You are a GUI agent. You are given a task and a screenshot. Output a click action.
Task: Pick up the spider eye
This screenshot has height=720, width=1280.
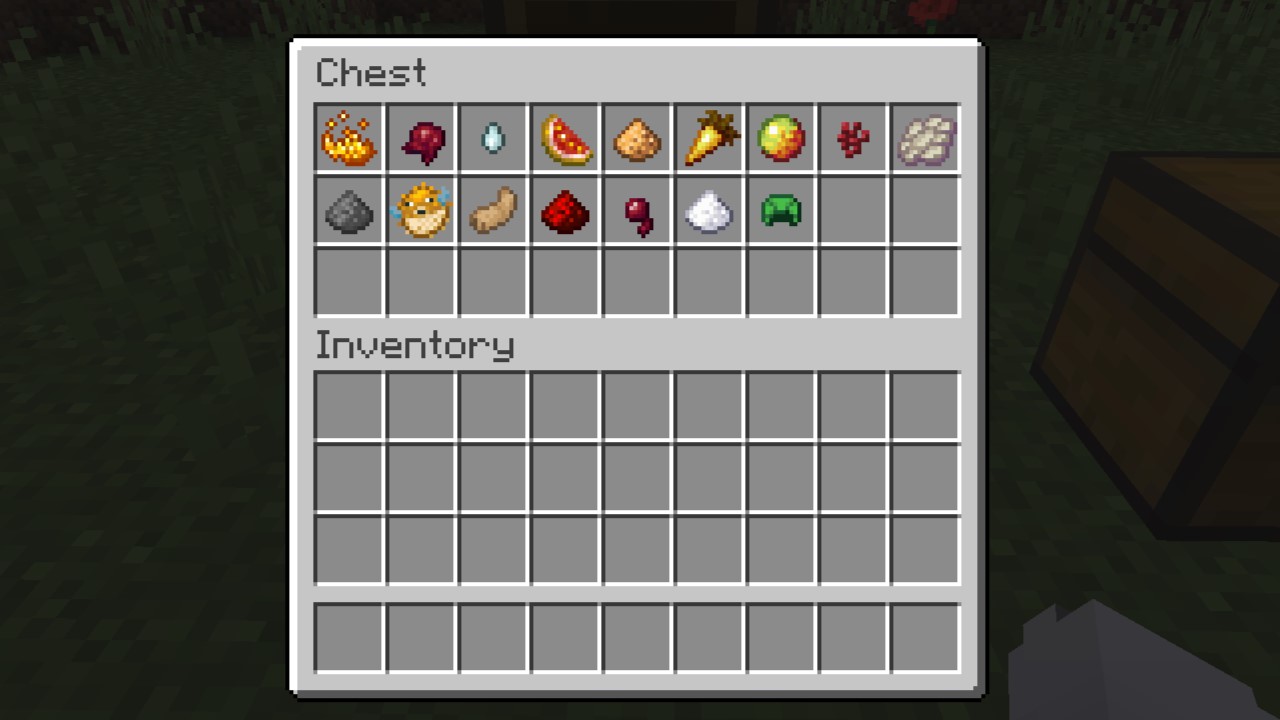(636, 211)
